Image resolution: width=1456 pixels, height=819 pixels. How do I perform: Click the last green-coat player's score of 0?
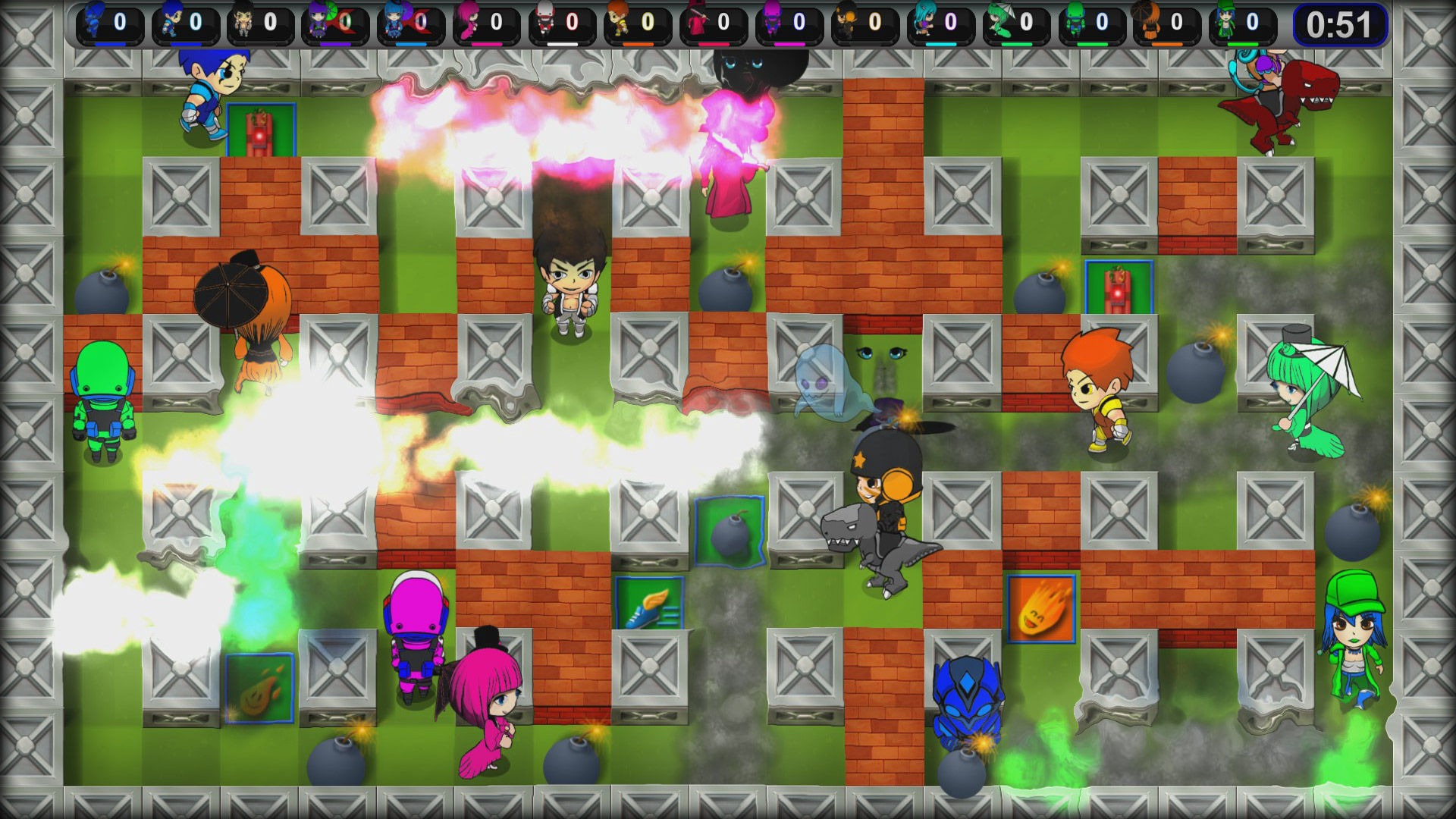[1251, 21]
